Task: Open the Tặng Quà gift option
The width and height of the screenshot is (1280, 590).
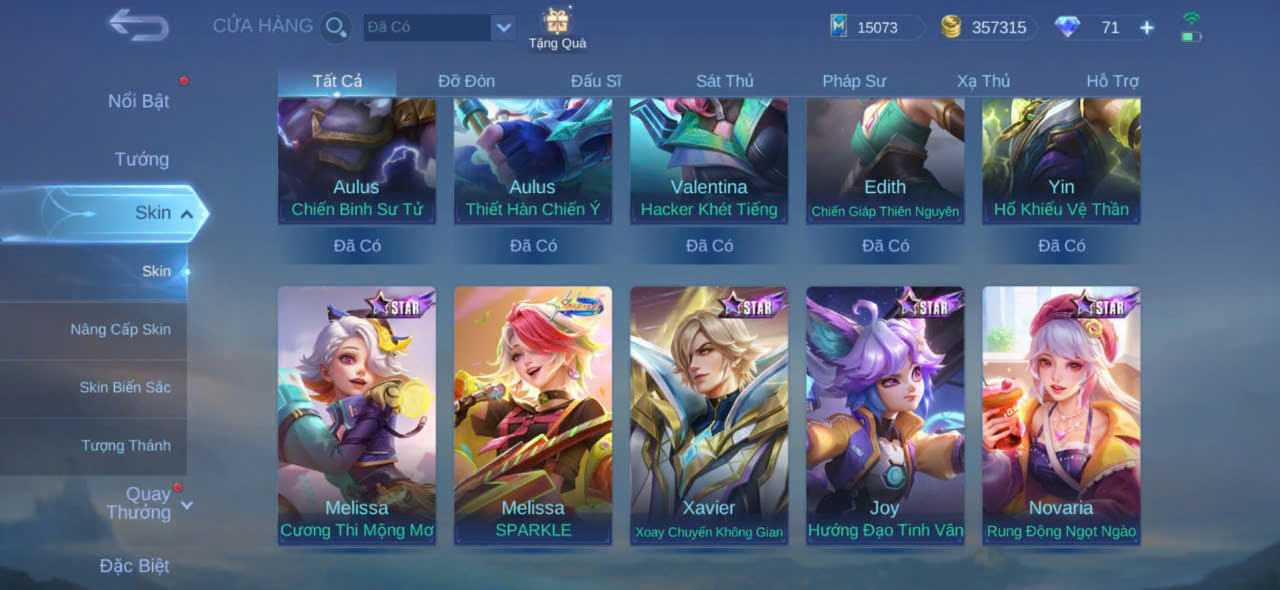Action: [557, 28]
